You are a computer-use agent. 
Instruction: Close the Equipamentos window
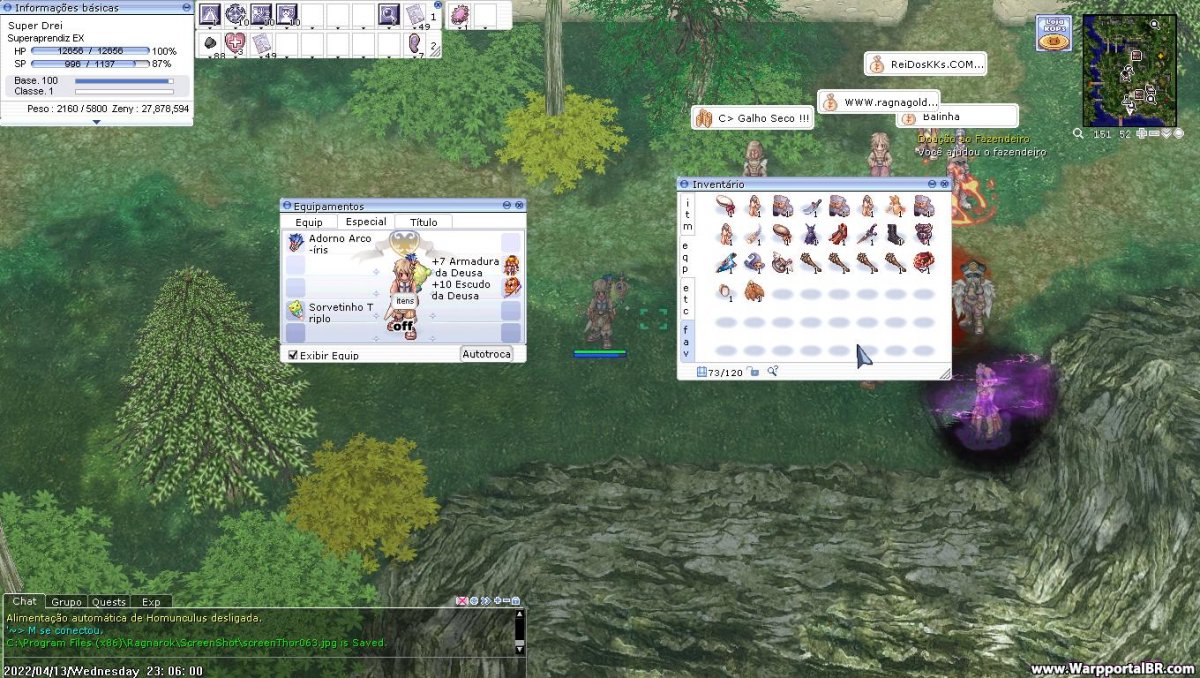click(x=519, y=206)
